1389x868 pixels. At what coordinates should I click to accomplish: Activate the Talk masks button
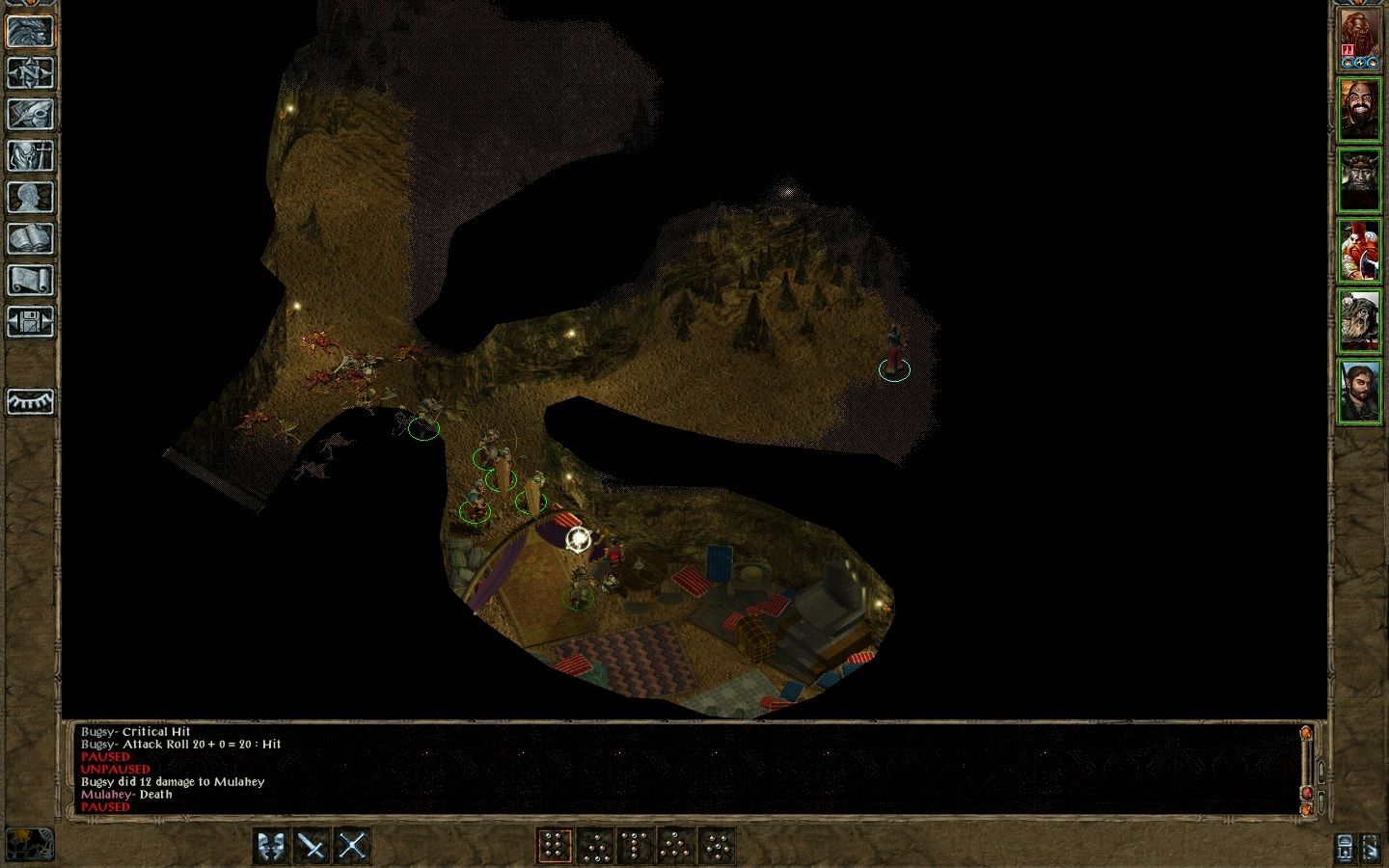272,847
